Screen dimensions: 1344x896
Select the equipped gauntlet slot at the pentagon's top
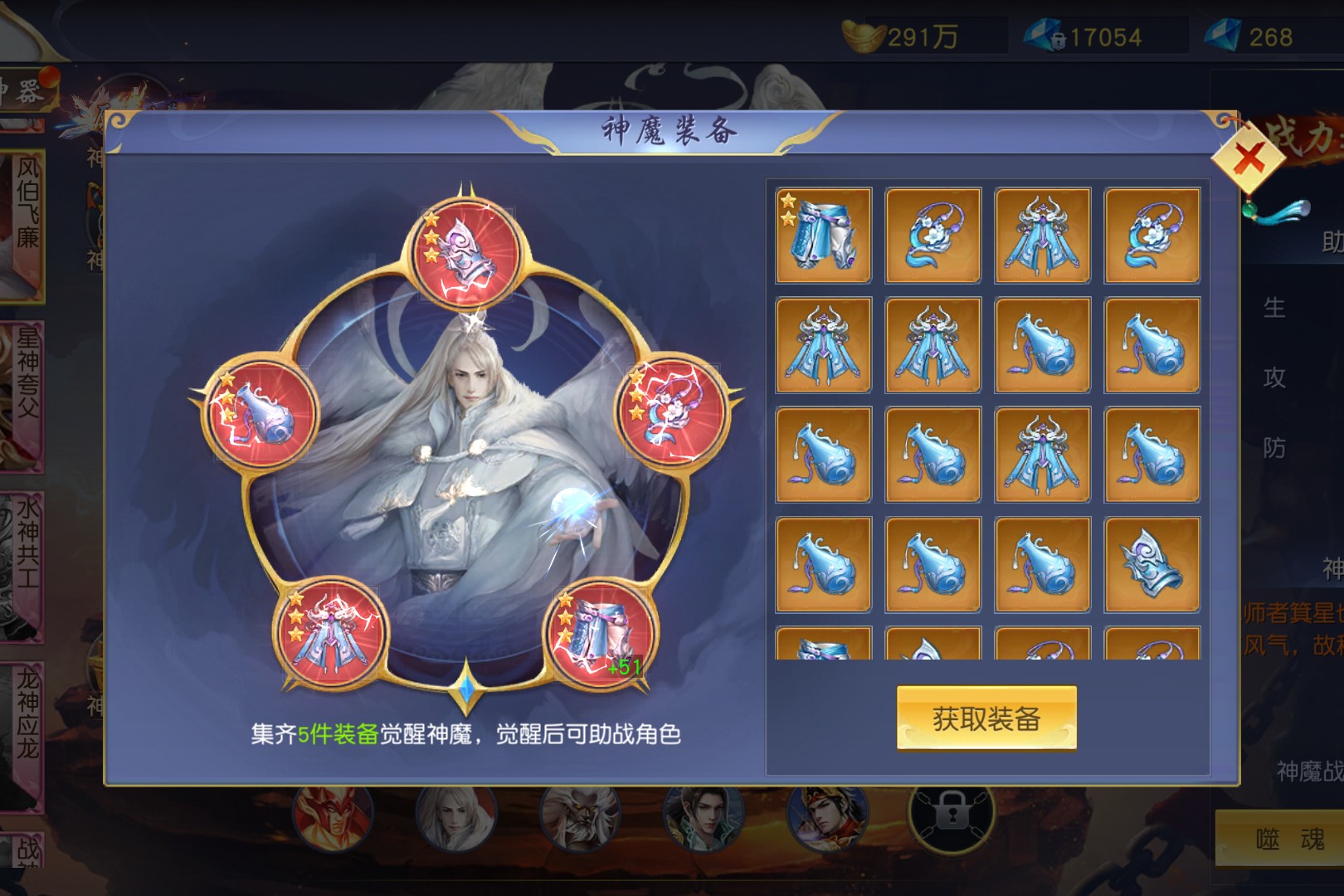pyautogui.click(x=466, y=252)
